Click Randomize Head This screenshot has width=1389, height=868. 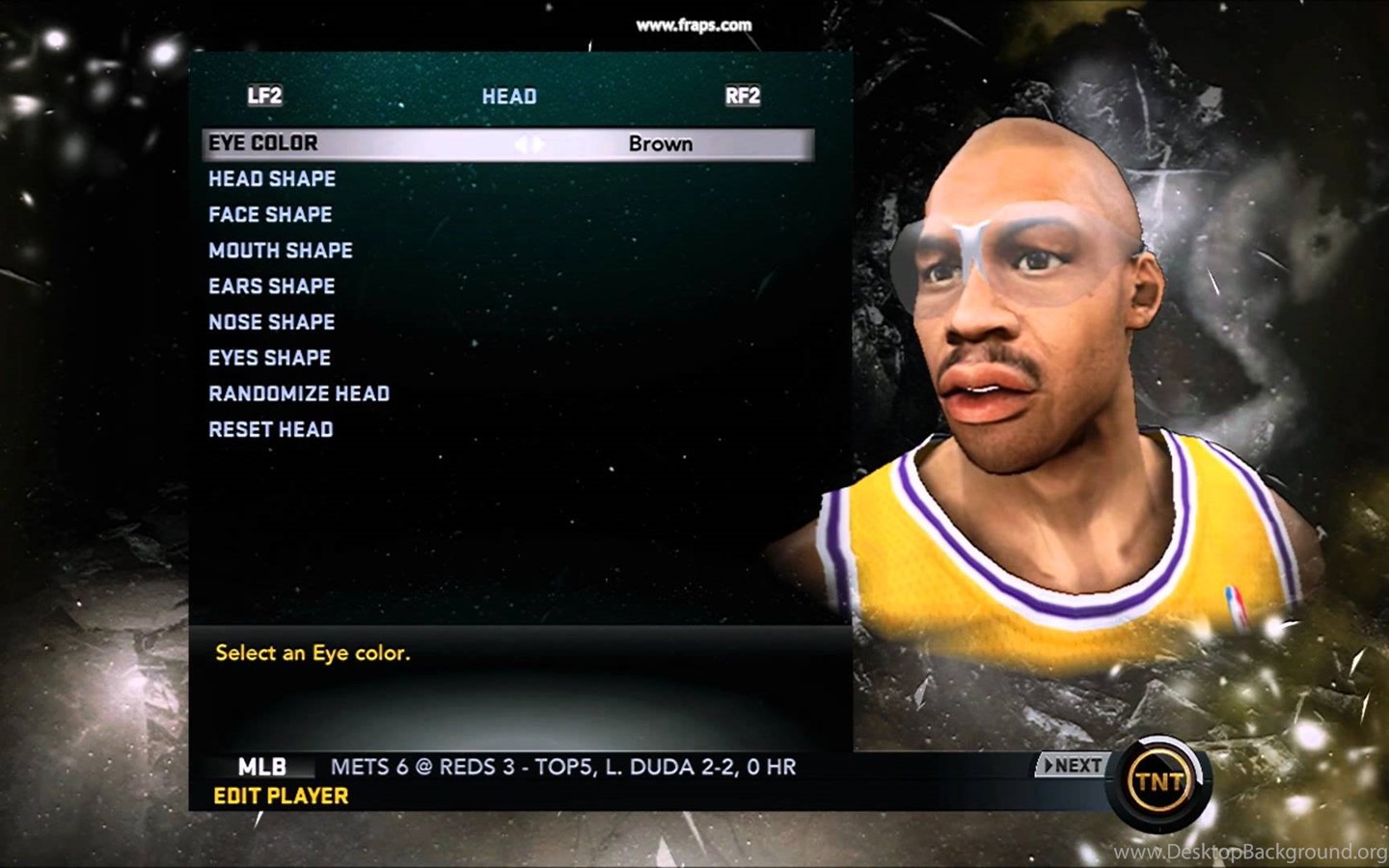[299, 393]
